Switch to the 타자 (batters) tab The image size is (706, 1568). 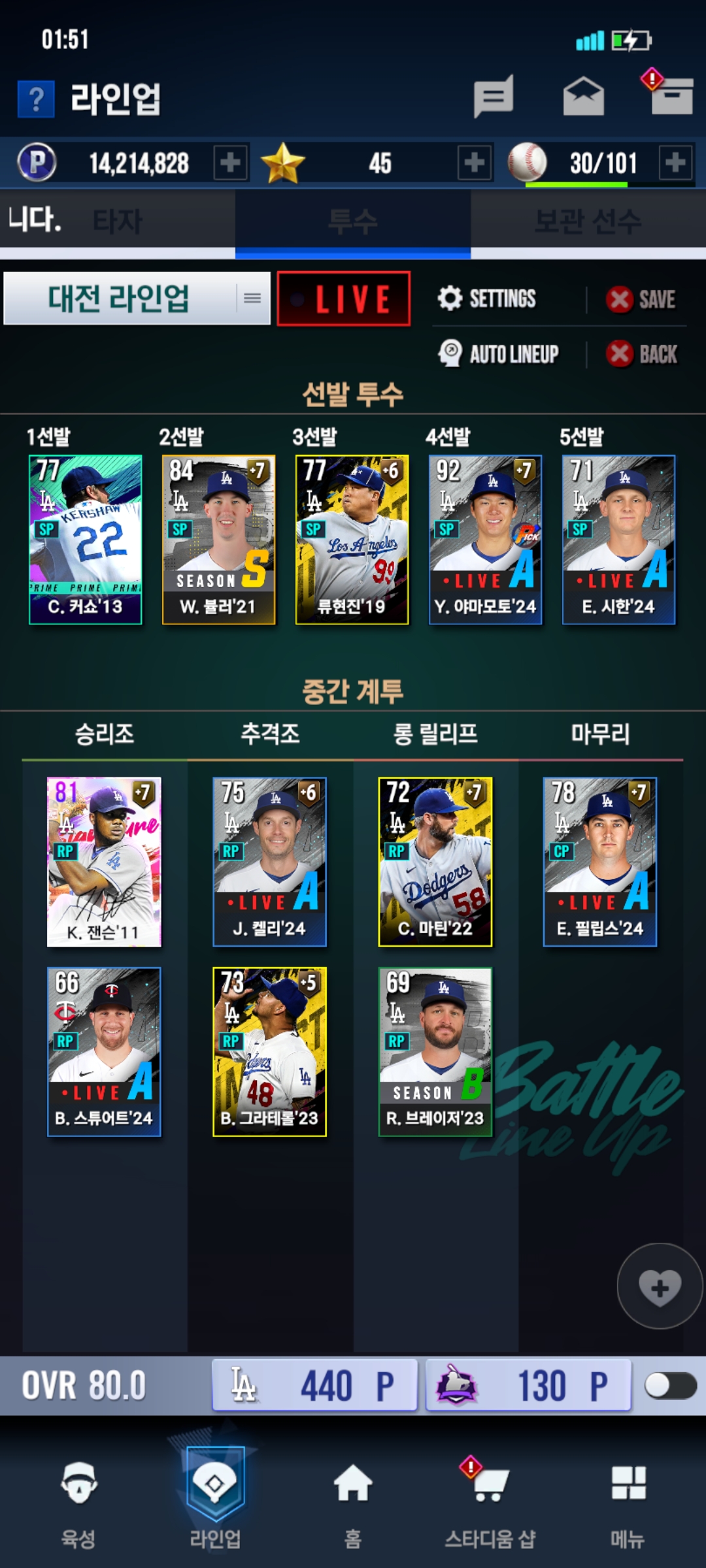tap(118, 221)
